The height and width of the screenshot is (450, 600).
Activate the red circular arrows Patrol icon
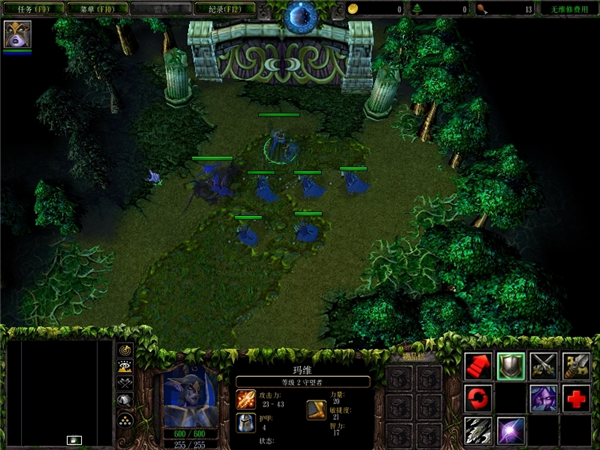click(479, 398)
